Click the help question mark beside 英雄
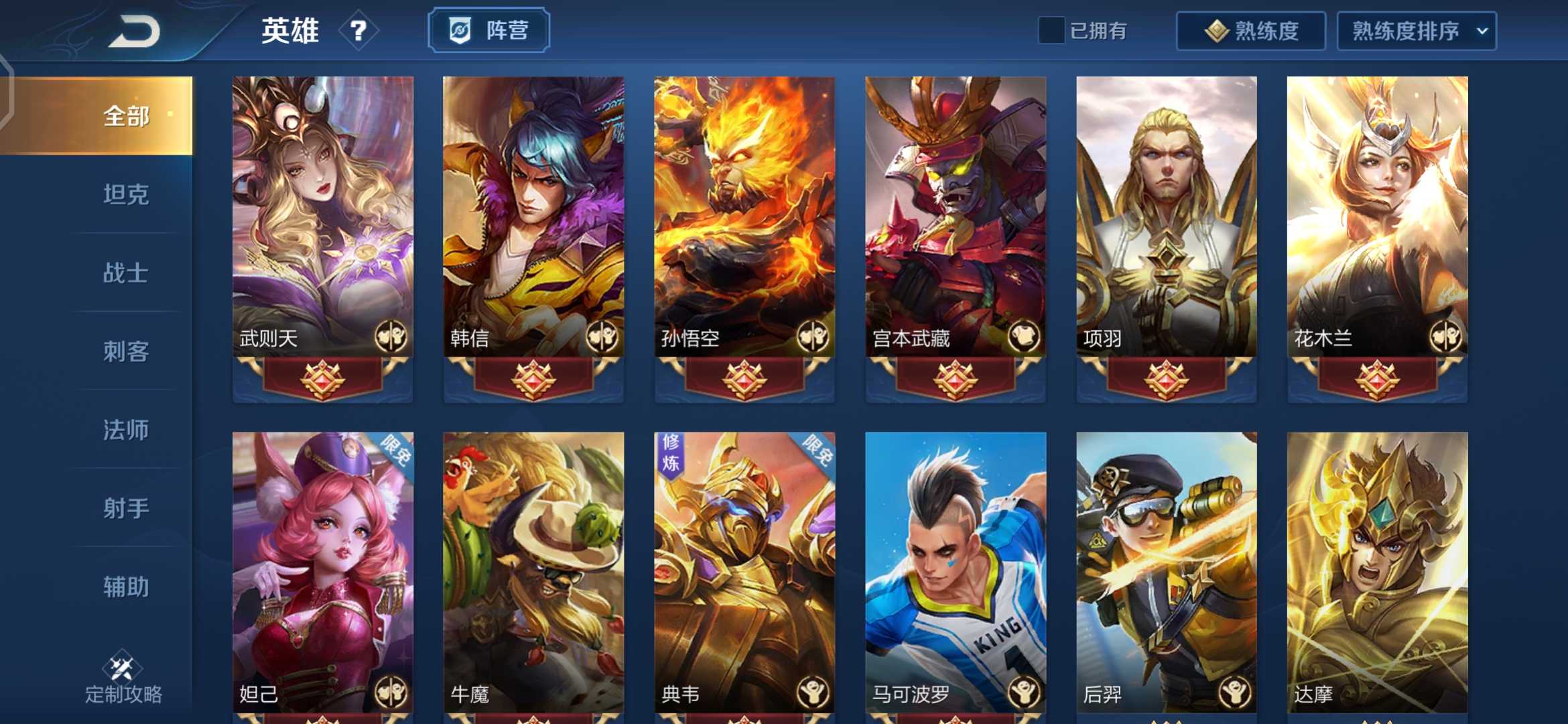This screenshot has width=1568, height=724. pyautogui.click(x=357, y=31)
